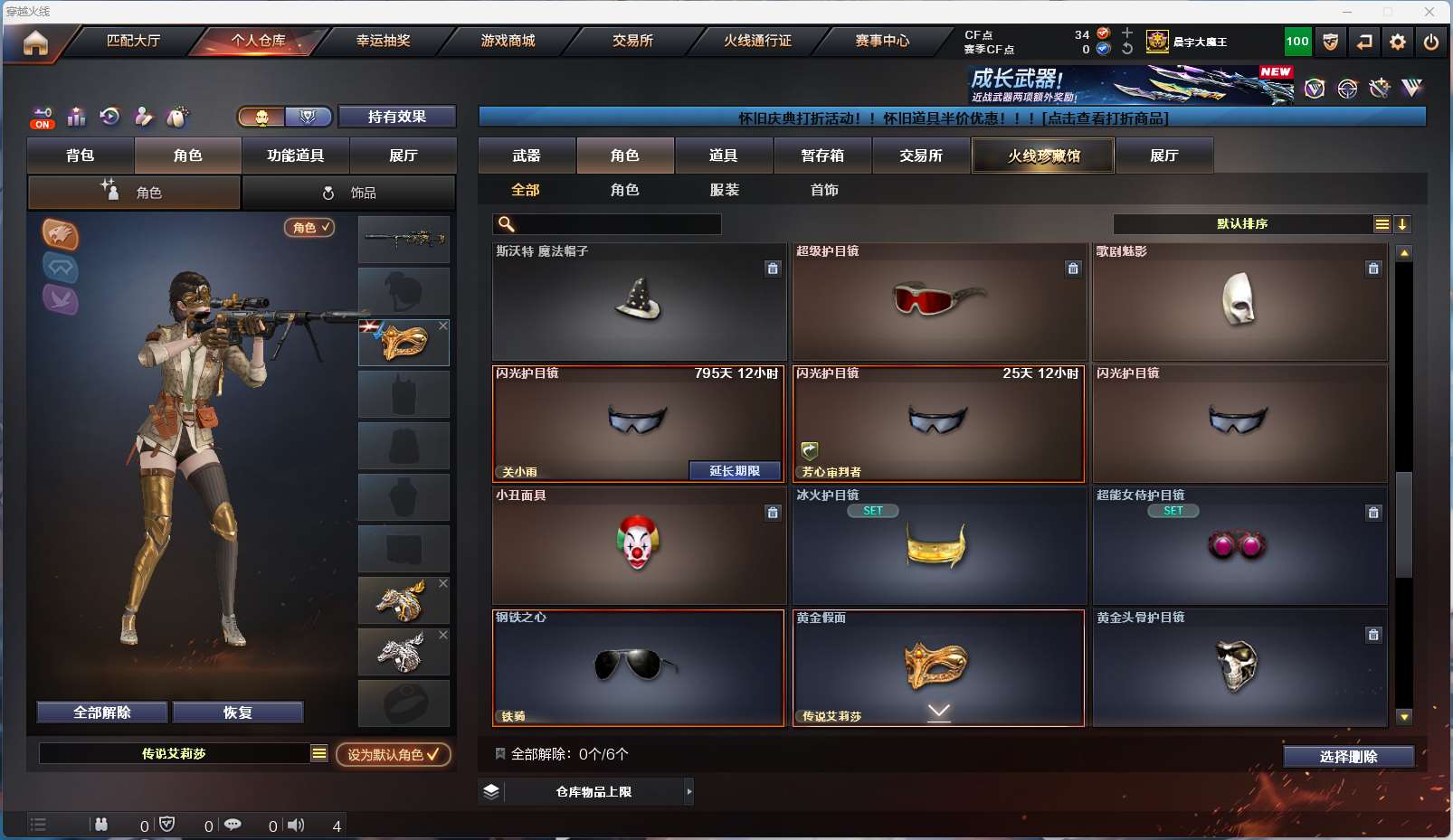Switch to the 幸运抽奖 lucky draw page
Screen dimensions: 1453x840
(x=383, y=41)
